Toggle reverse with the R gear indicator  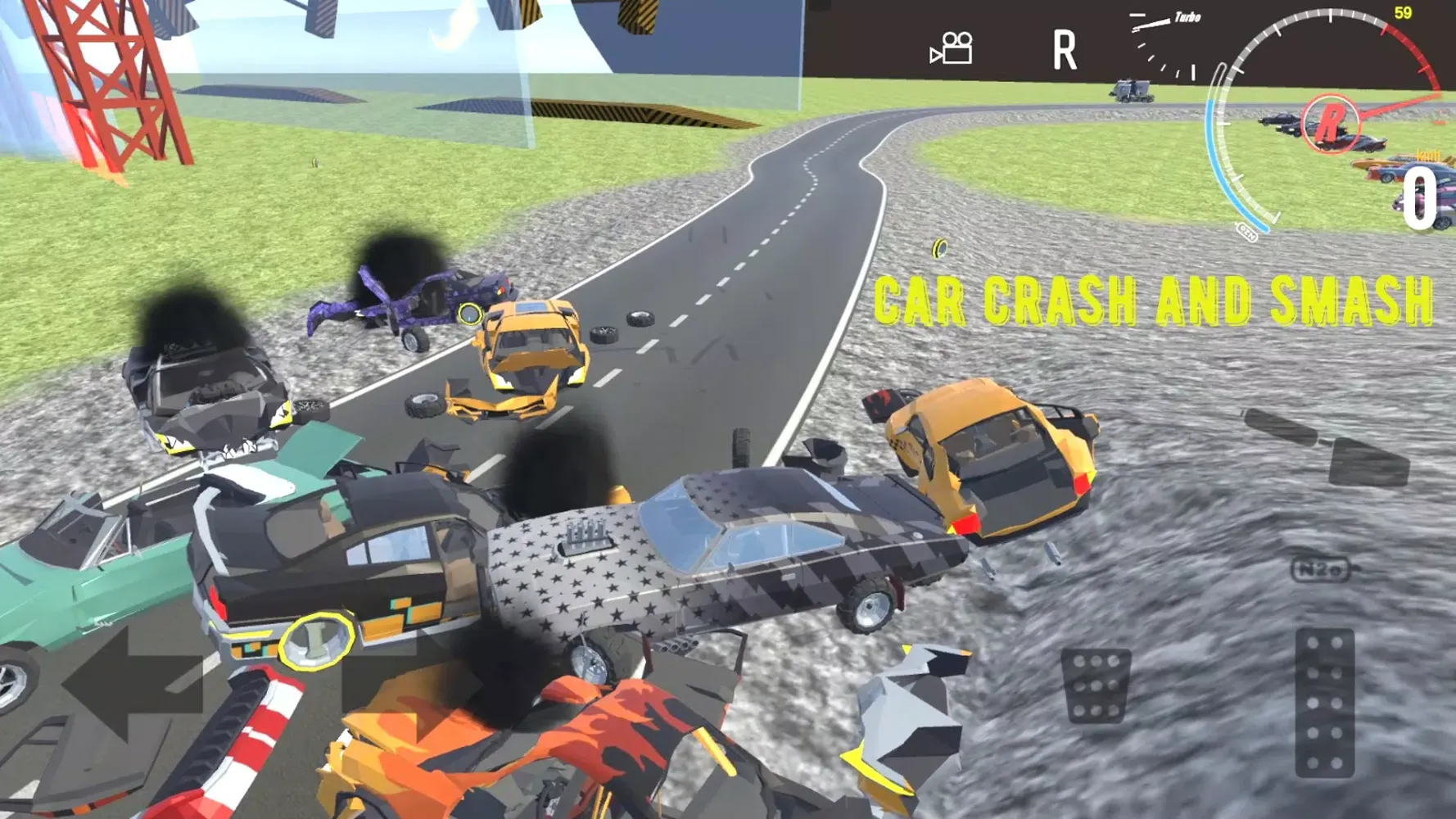point(1064,51)
